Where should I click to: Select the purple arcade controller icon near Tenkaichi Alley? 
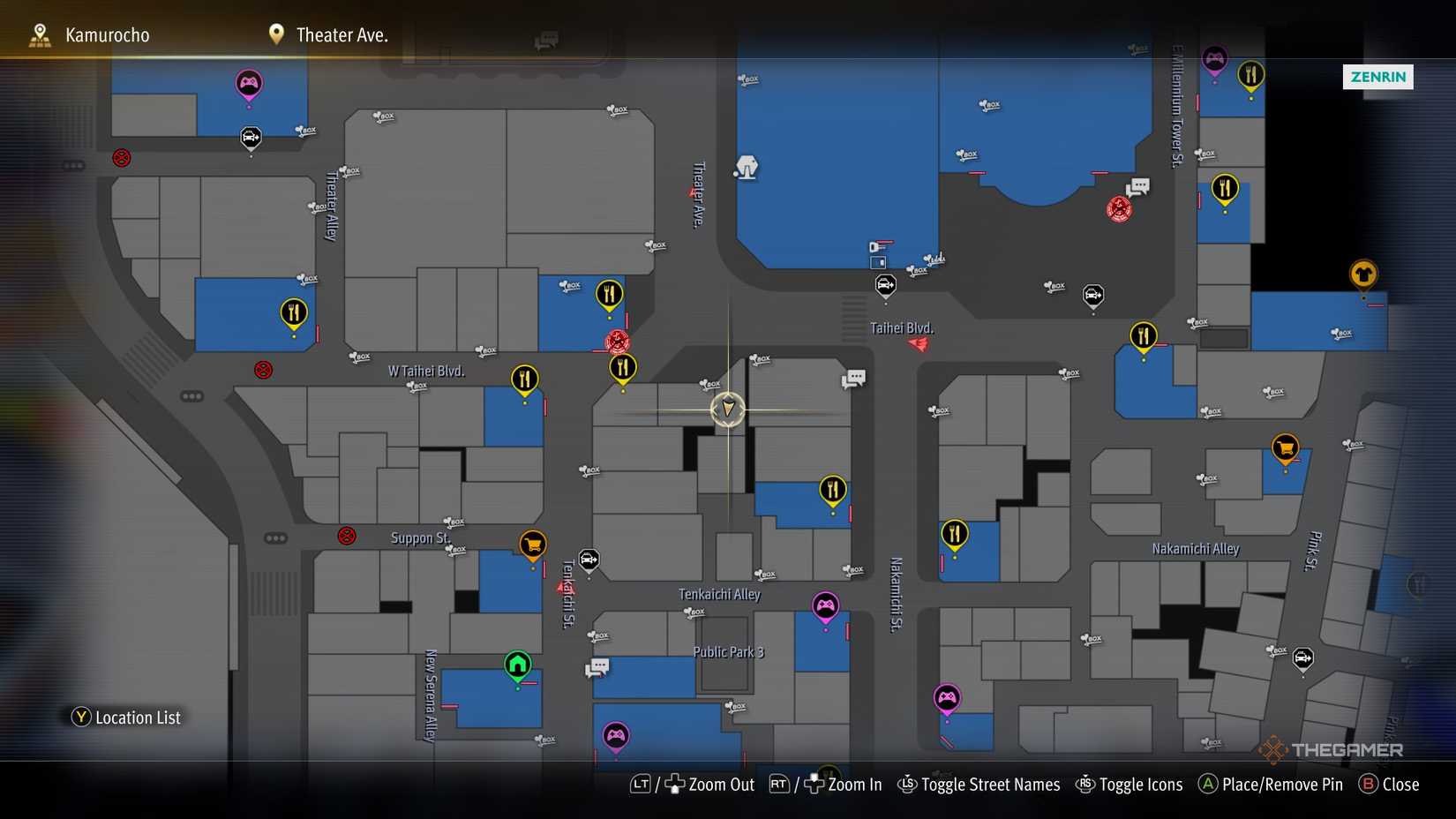(x=825, y=606)
